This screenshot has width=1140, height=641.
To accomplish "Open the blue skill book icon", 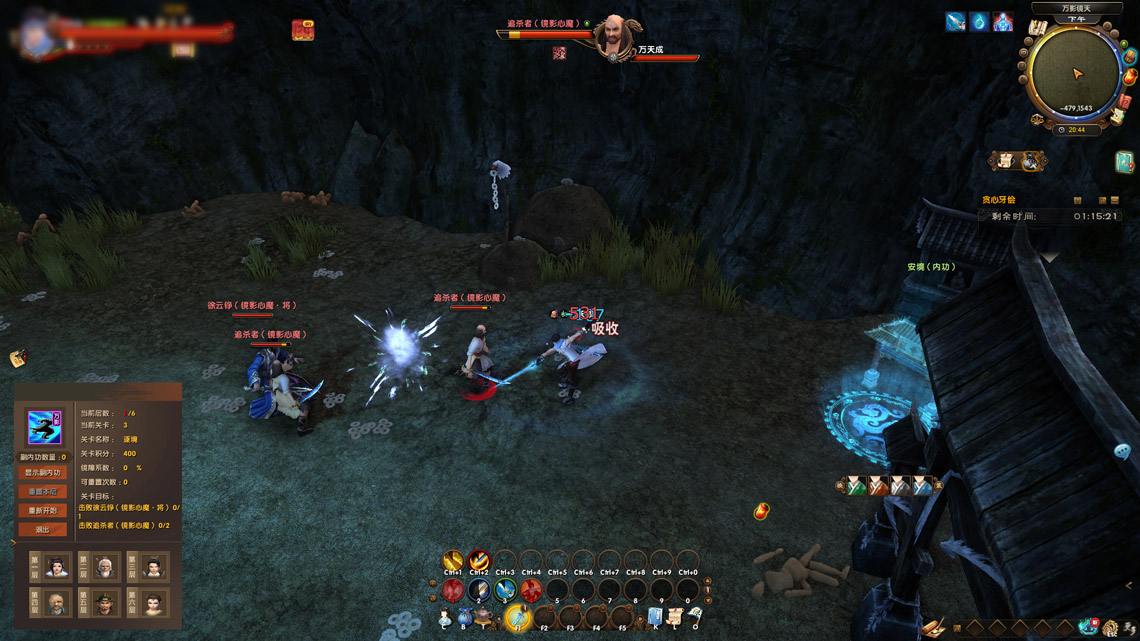I will (655, 617).
